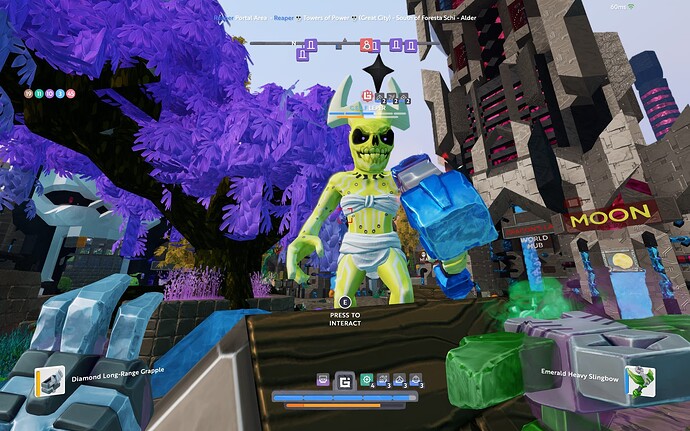This screenshot has height=431, width=690.
Task: Select the Diamond Long-Range Grapple slot
Action: point(50,381)
